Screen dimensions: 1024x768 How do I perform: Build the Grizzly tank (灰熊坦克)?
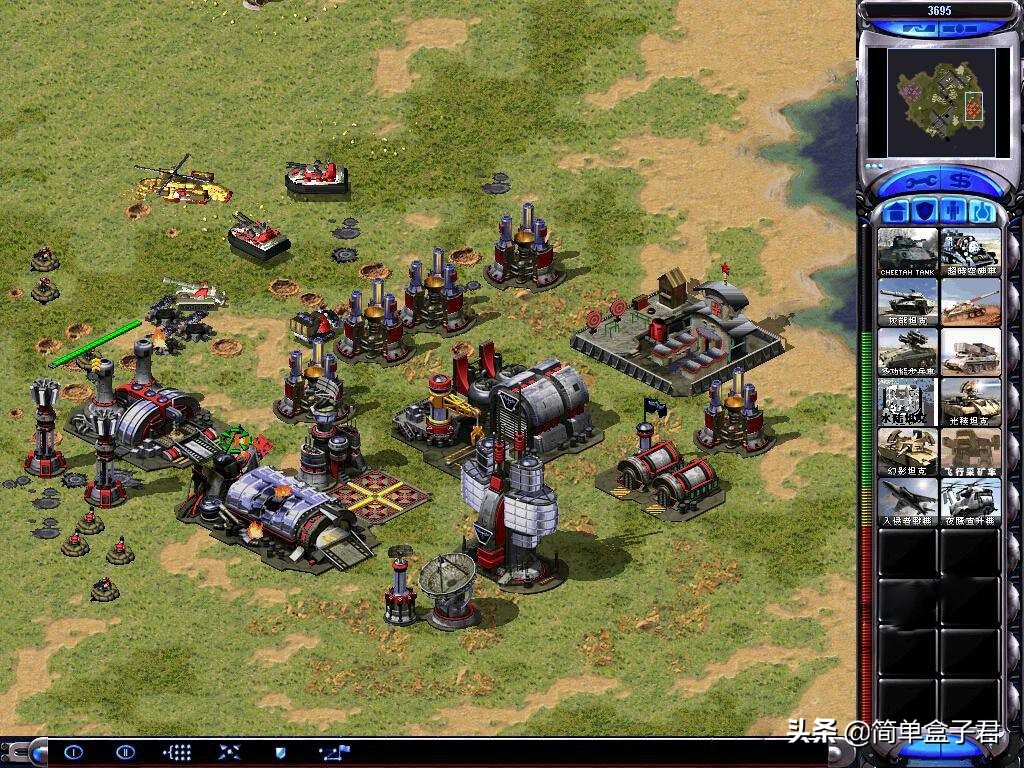tap(908, 302)
